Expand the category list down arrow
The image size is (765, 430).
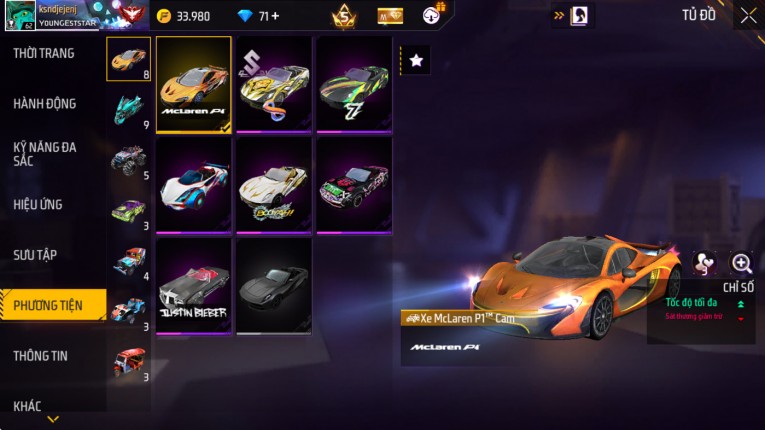click(53, 419)
